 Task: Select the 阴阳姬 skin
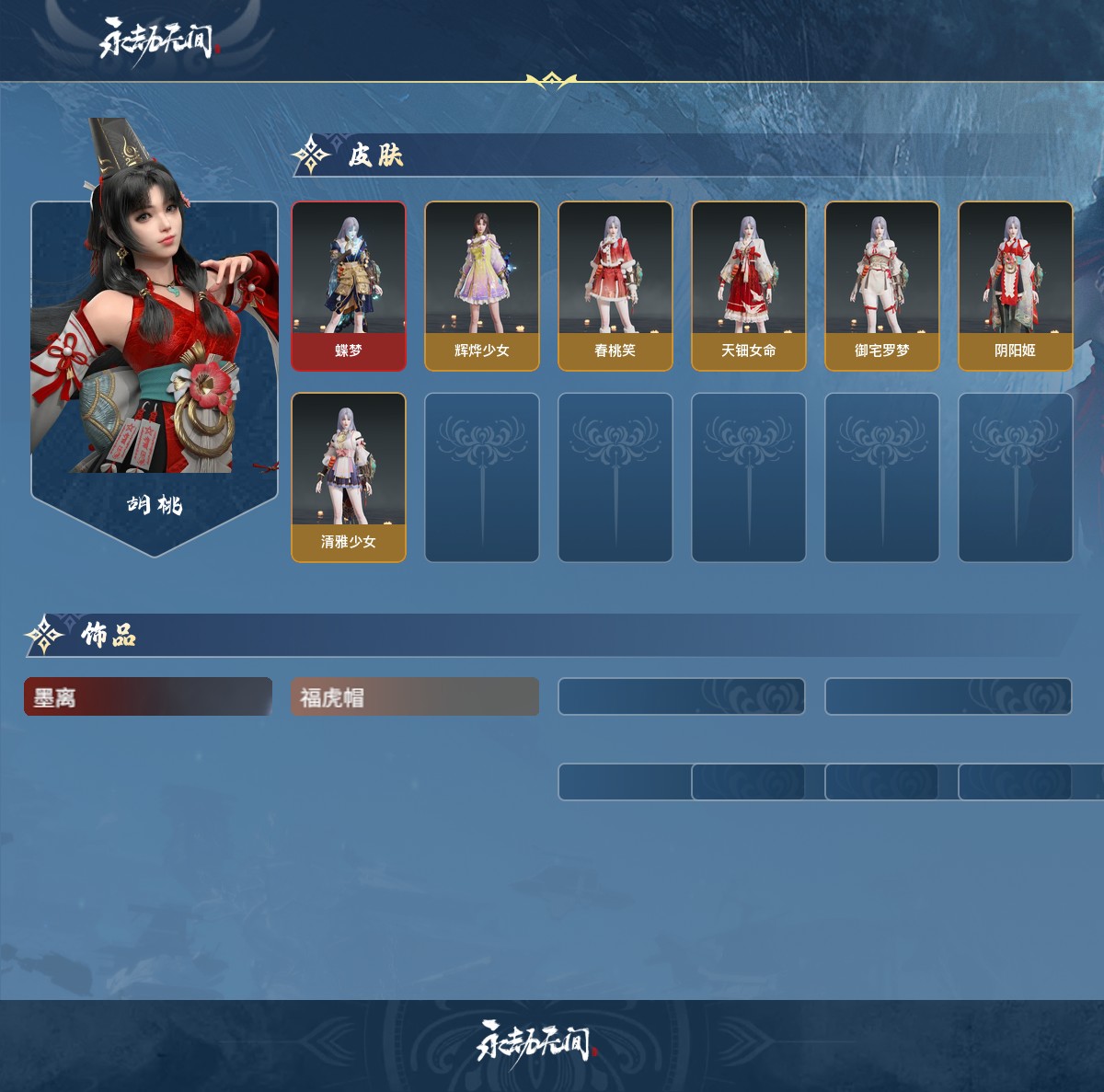pyautogui.click(x=1016, y=286)
